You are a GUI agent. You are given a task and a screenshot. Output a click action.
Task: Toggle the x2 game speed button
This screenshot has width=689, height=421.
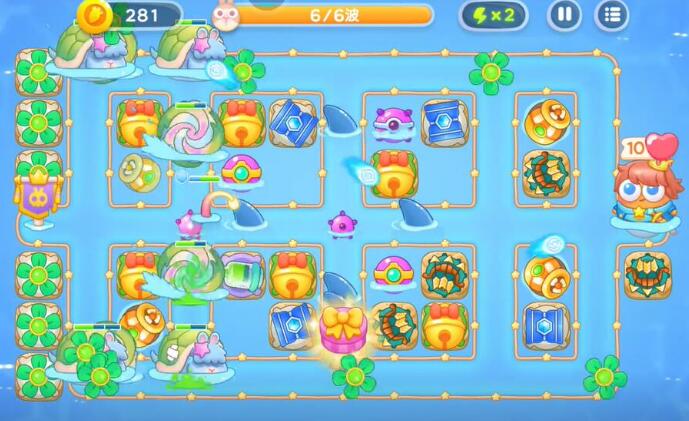pos(493,15)
